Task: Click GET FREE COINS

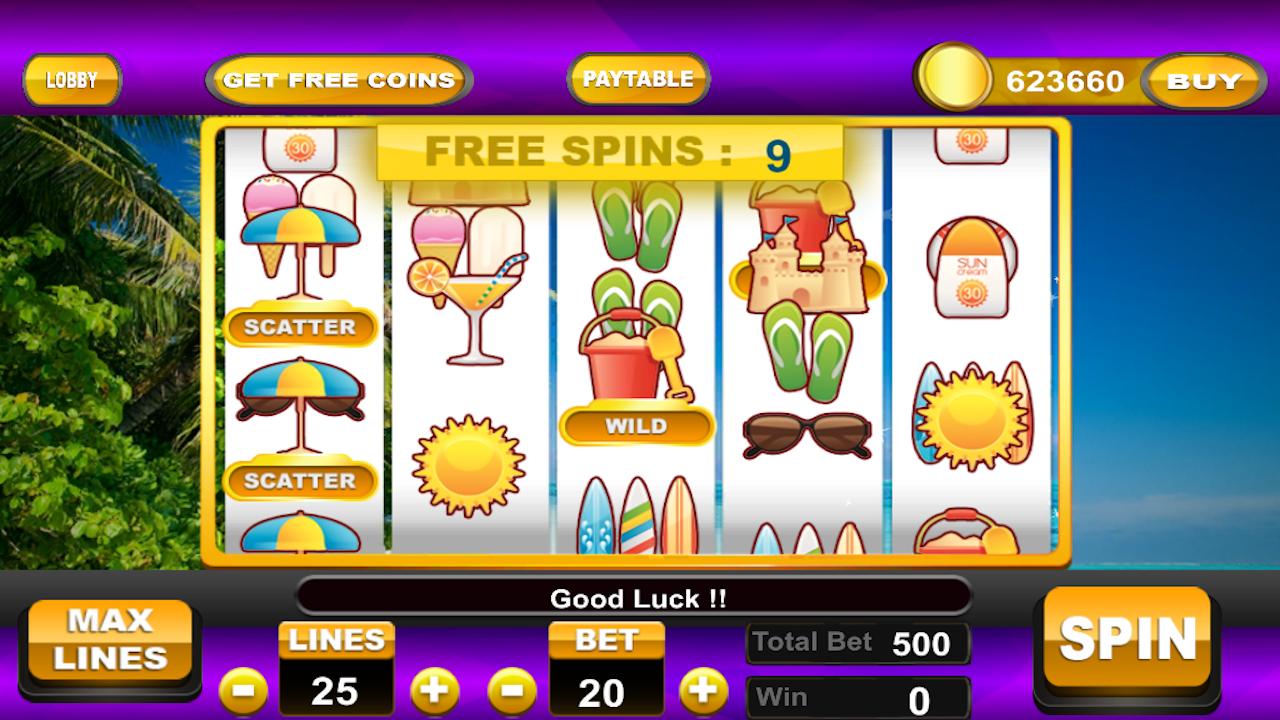Action: pyautogui.click(x=337, y=80)
